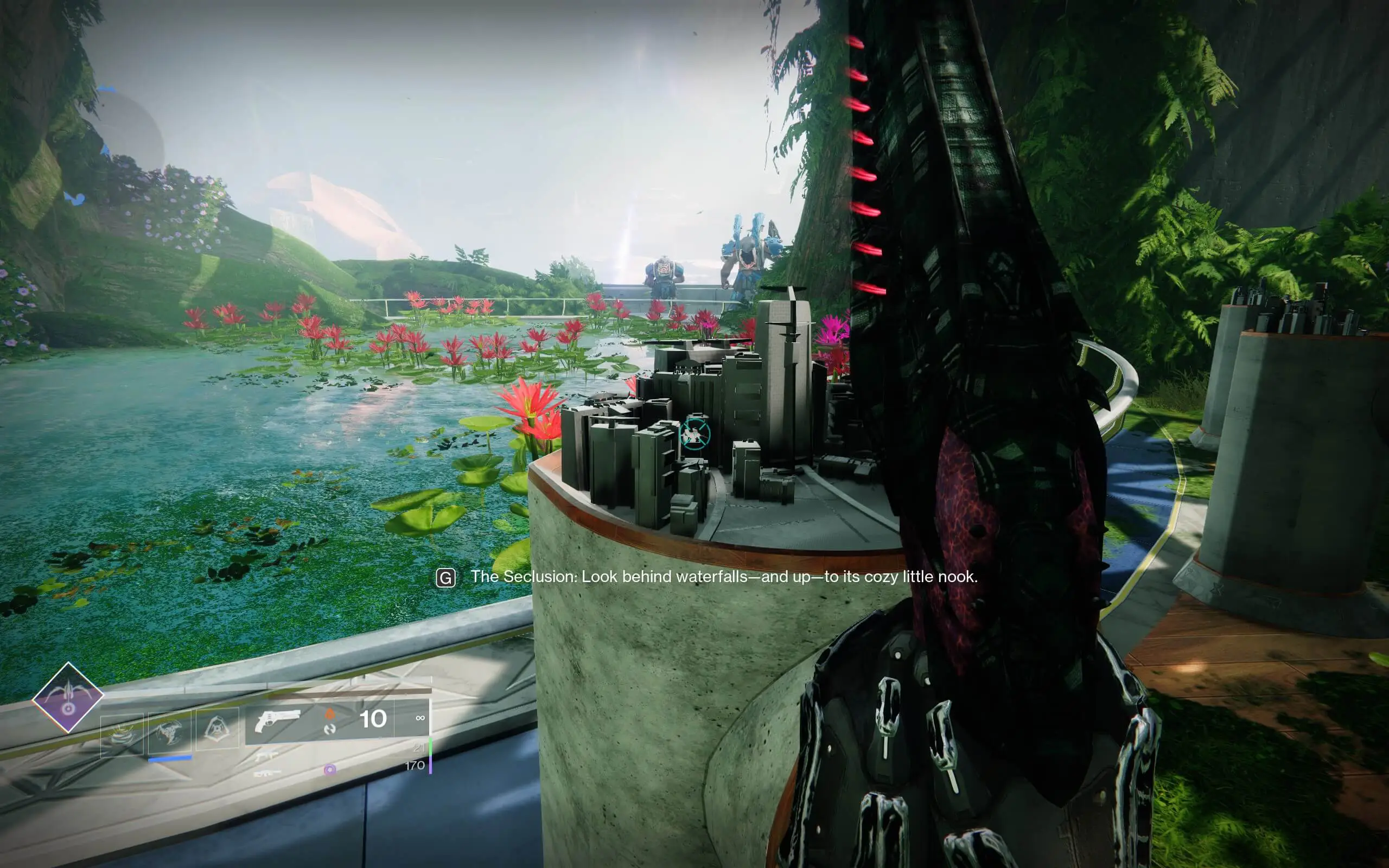The width and height of the screenshot is (1389, 868).
Task: Select the equipped hand cannon icon
Action: tap(278, 721)
